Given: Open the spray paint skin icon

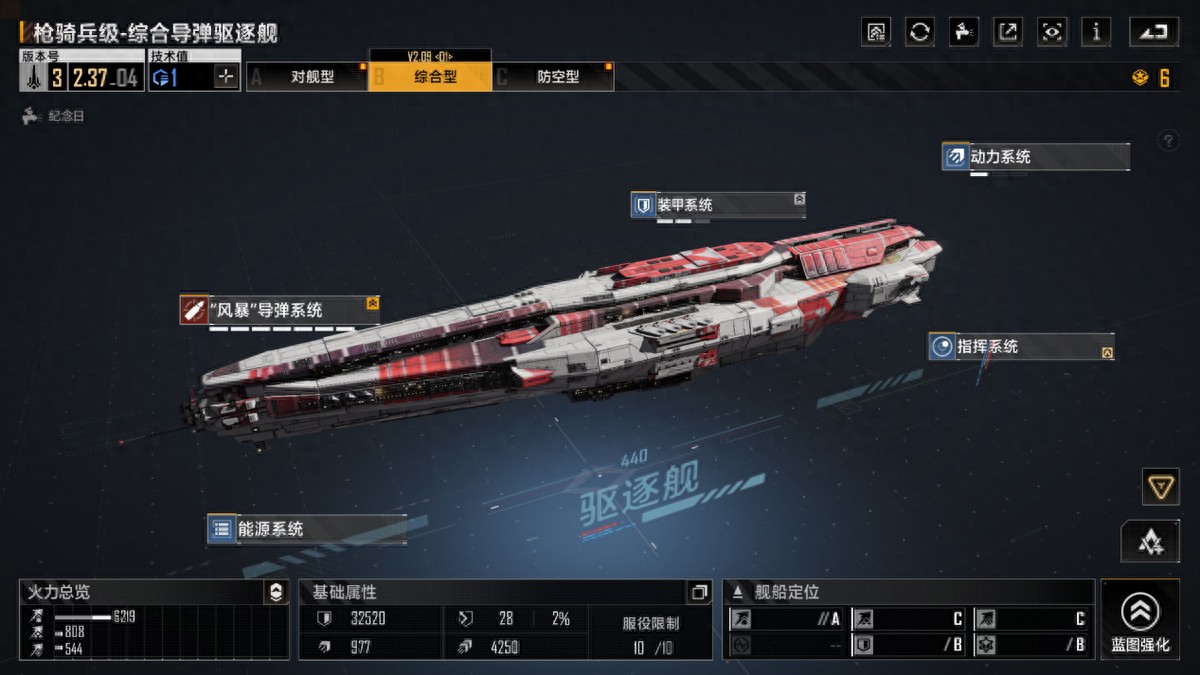Looking at the screenshot, I should pyautogui.click(x=964, y=32).
